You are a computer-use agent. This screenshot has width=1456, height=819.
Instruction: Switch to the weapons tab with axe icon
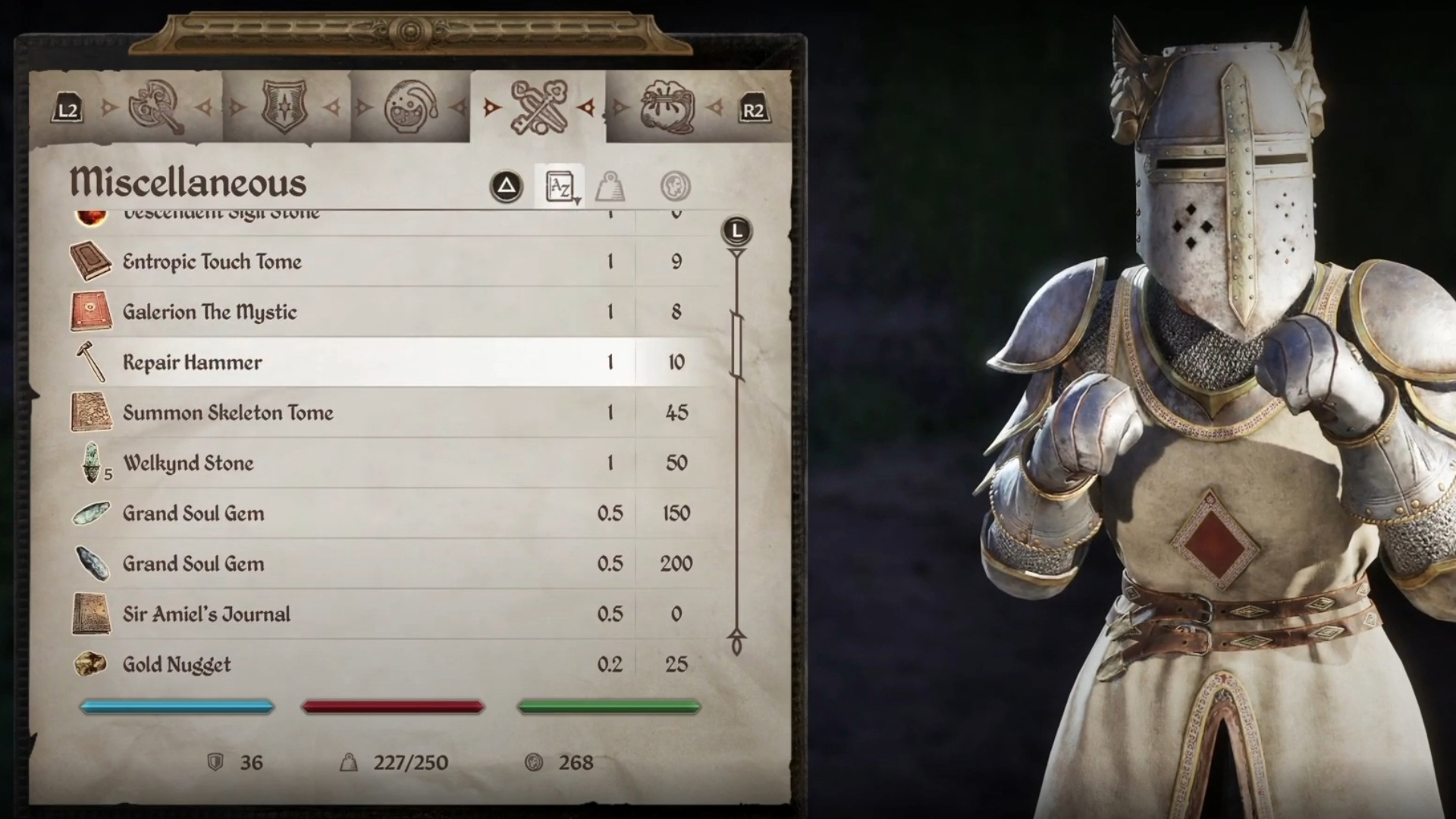coord(155,108)
